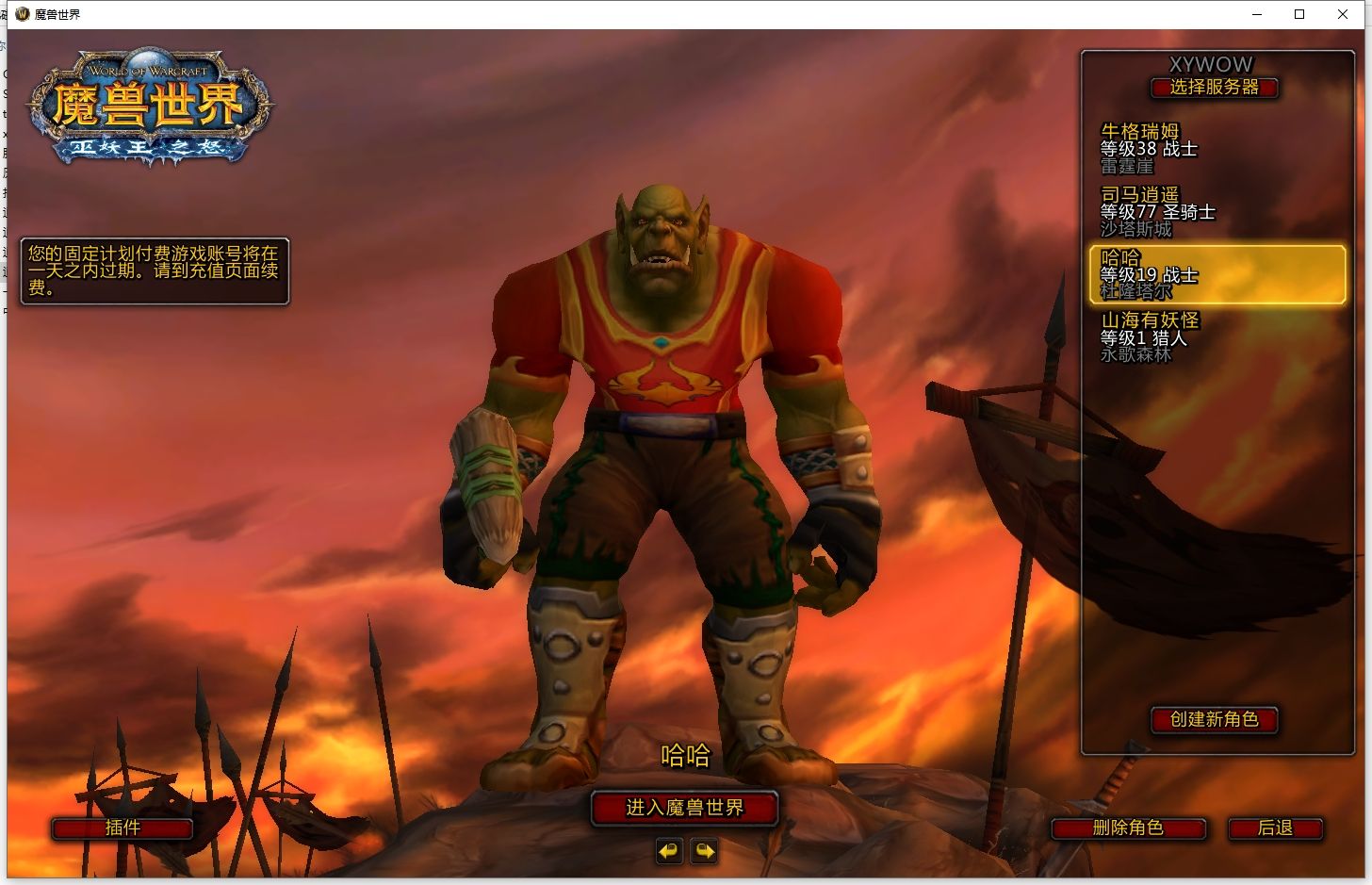Go back with the 后退 button
The image size is (1372, 885).
1275,828
